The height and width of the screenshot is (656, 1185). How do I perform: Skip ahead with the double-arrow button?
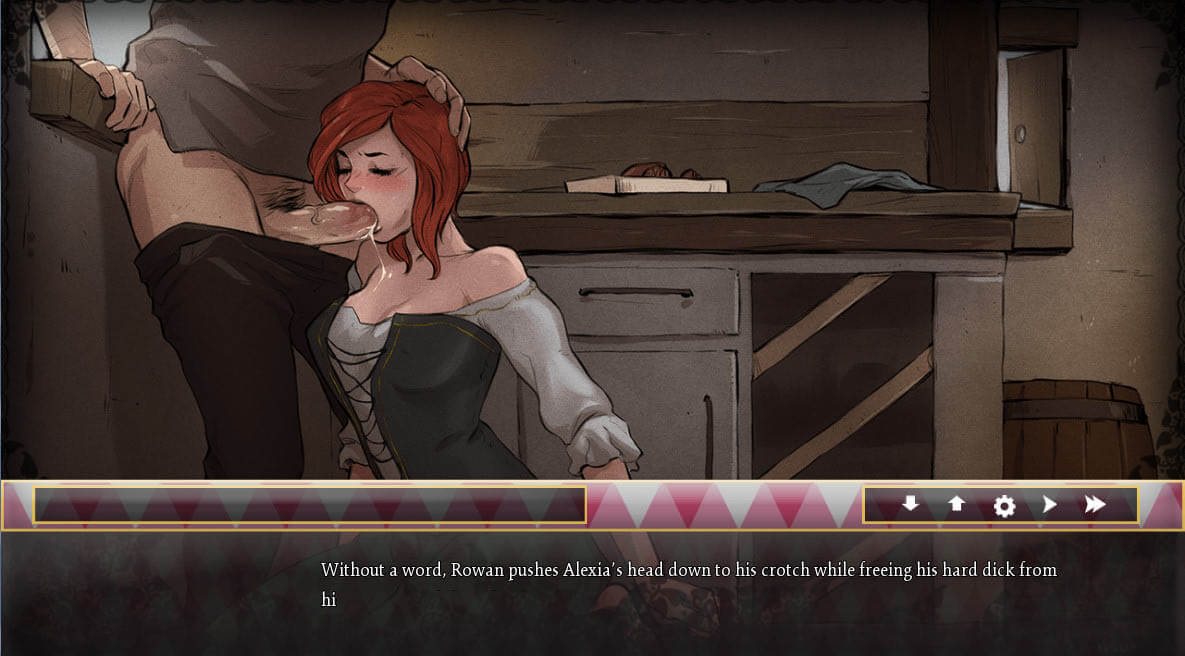[1095, 504]
